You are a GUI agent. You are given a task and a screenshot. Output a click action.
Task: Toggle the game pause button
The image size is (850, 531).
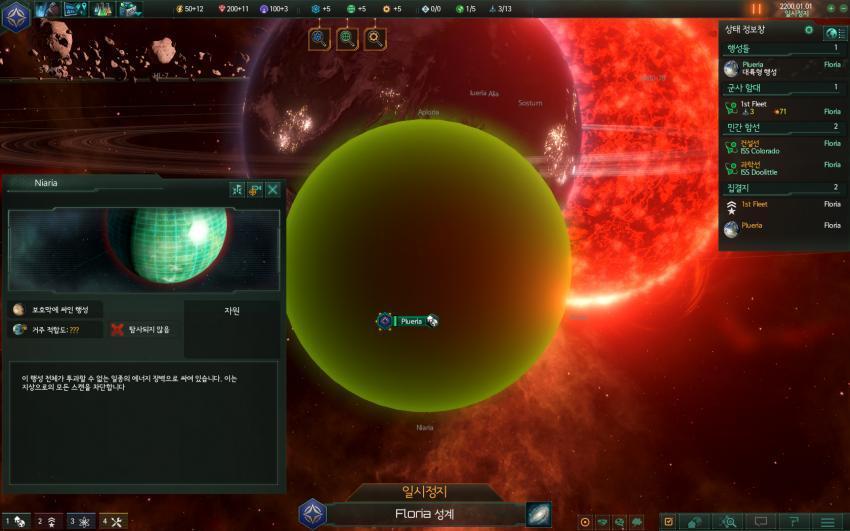pos(756,9)
